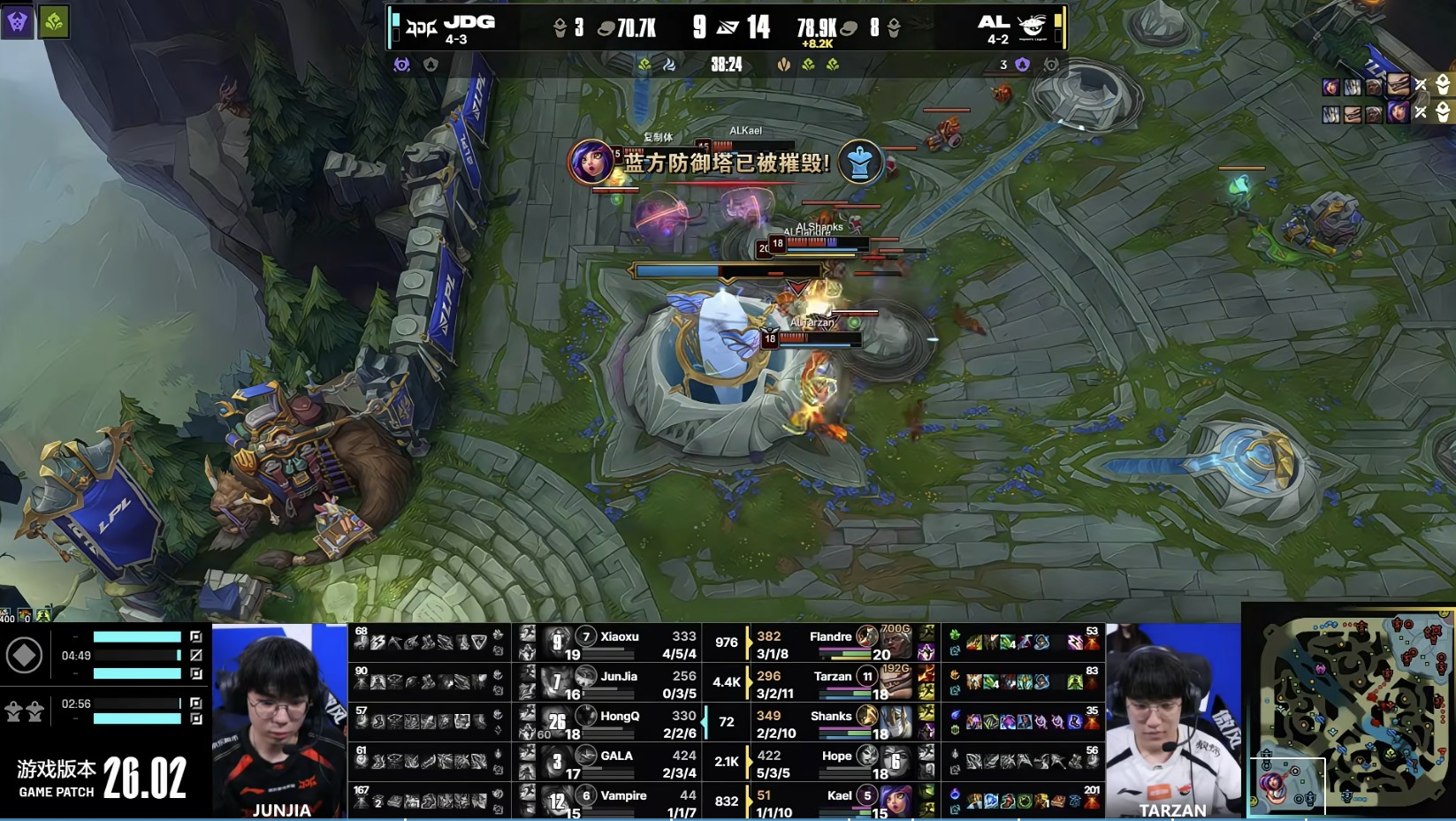This screenshot has width=1456, height=821.
Task: Select JunJia's scoreboard row
Action: point(619,683)
